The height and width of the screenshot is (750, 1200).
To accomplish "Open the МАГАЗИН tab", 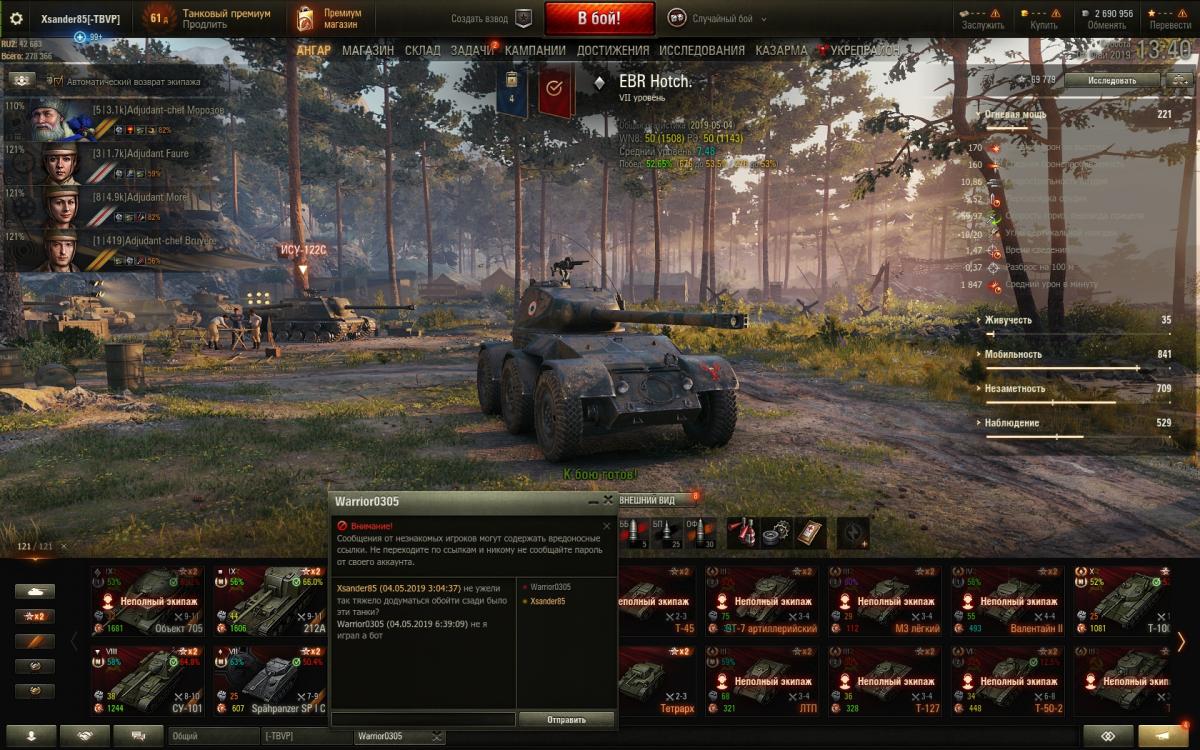I will coord(367,50).
